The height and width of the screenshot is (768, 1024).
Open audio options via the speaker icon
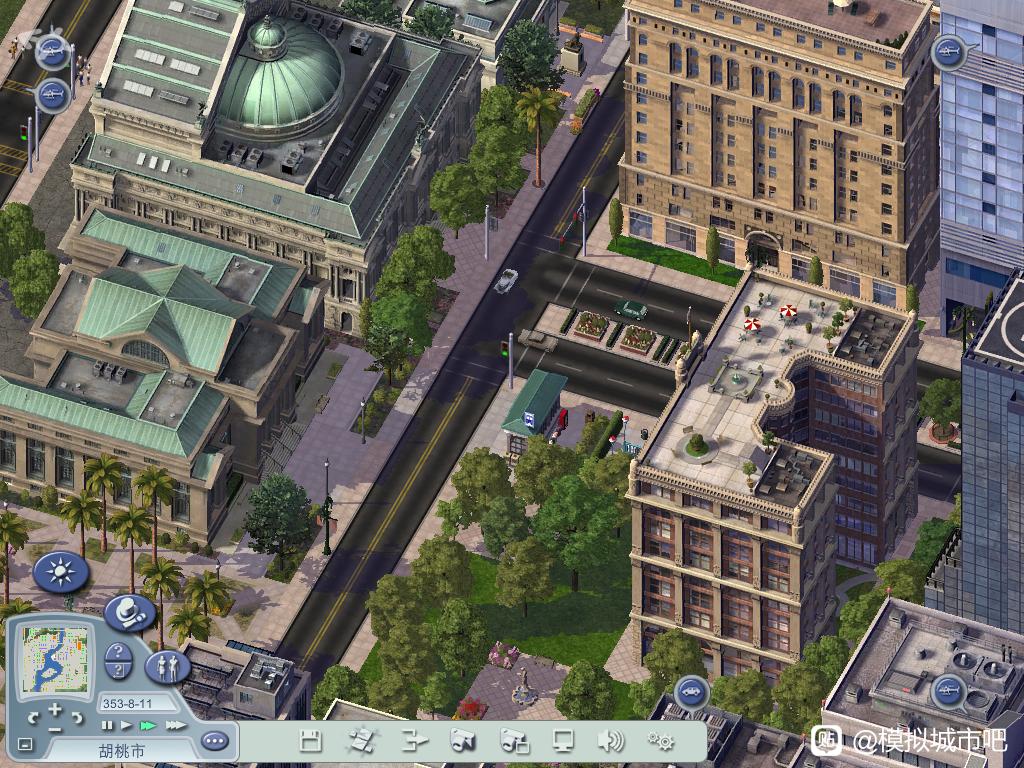(610, 741)
